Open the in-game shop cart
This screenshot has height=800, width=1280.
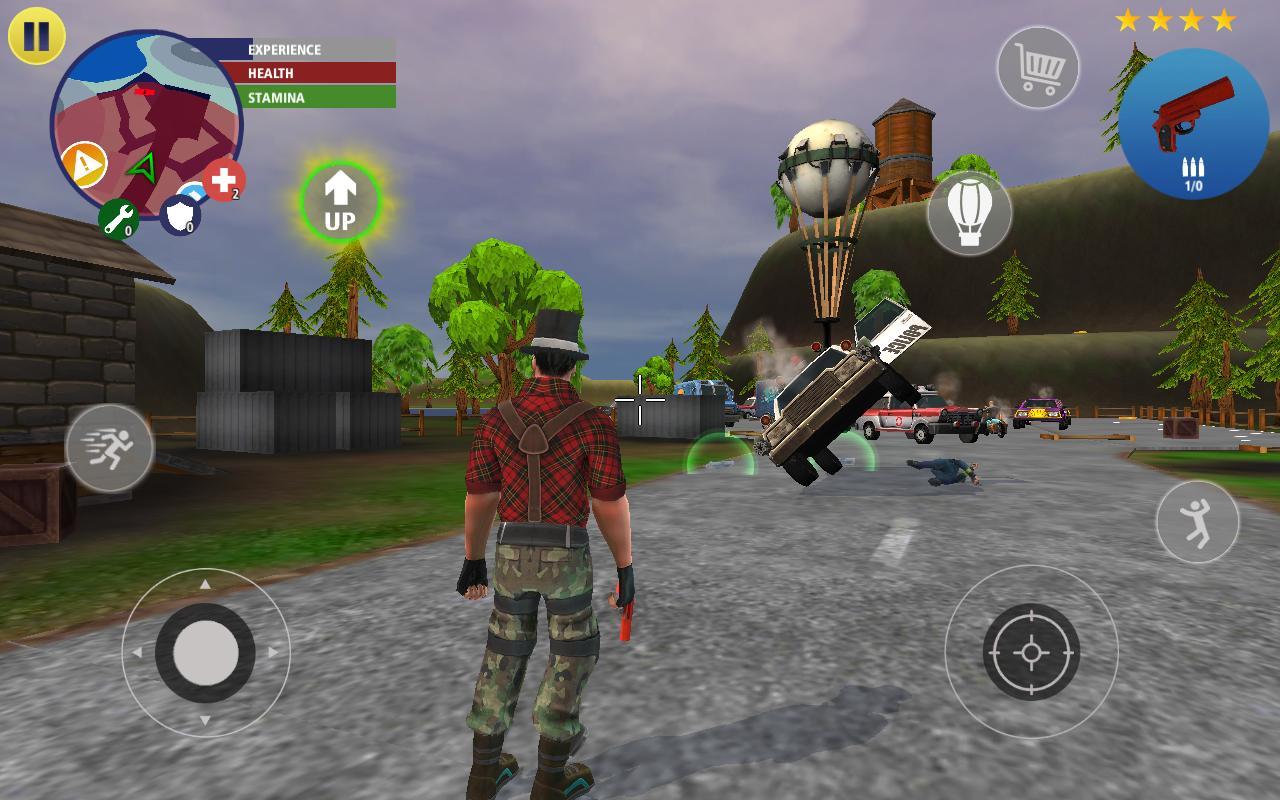pyautogui.click(x=1040, y=65)
